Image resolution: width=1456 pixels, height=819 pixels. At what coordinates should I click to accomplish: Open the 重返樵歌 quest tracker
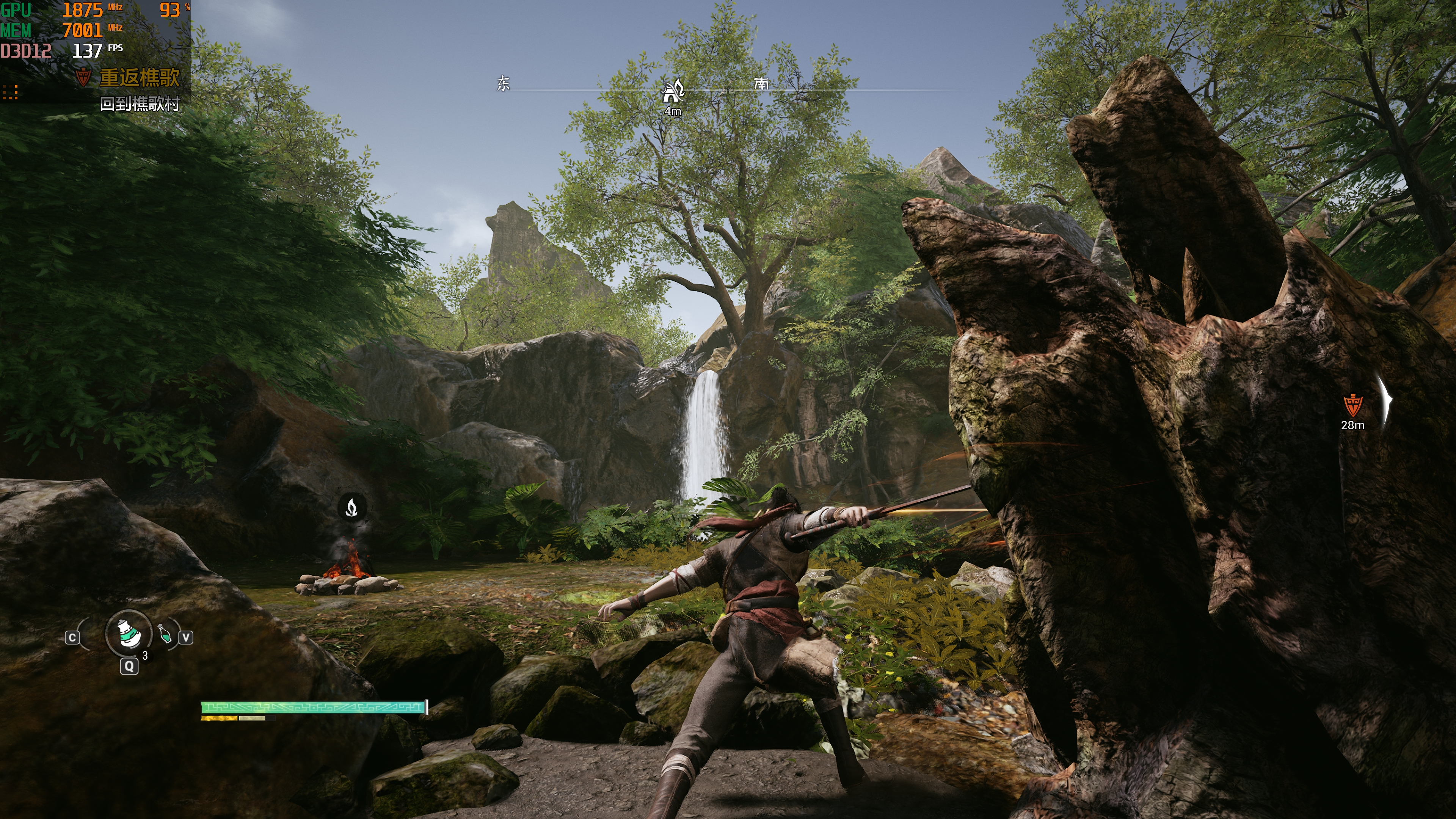tap(138, 77)
